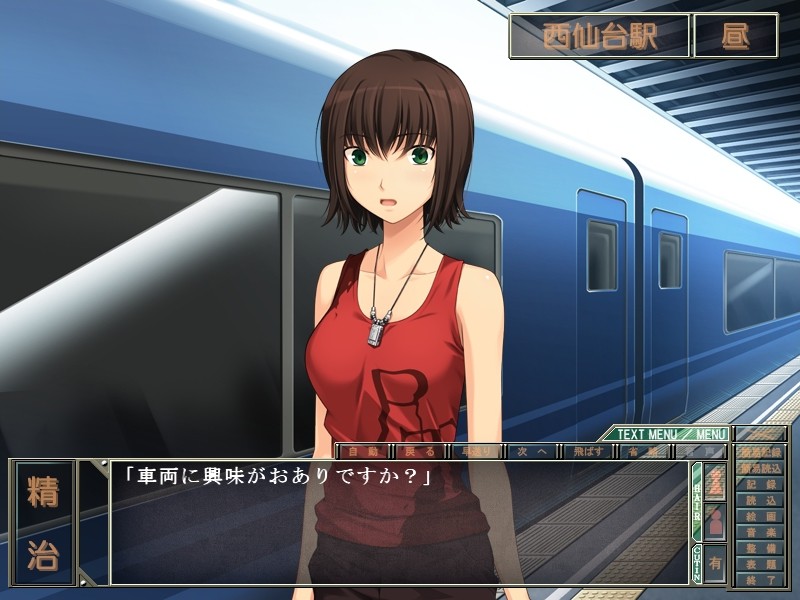
Task: Click the 省略 button in the text menu
Action: point(641,451)
